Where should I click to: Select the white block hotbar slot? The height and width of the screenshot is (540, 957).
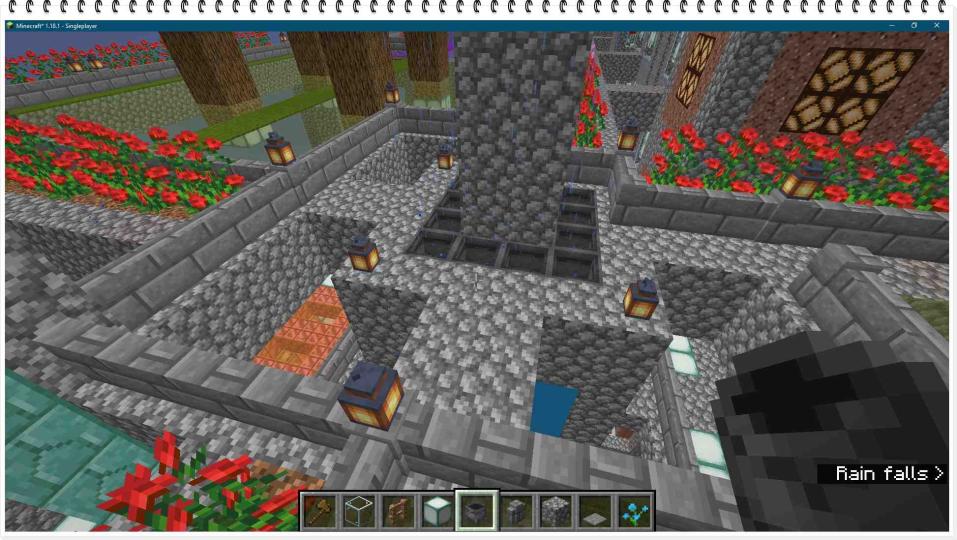click(437, 511)
